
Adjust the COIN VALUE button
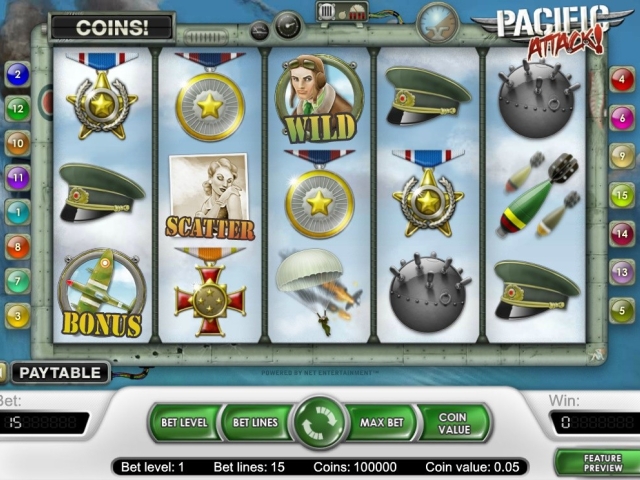coord(453,423)
